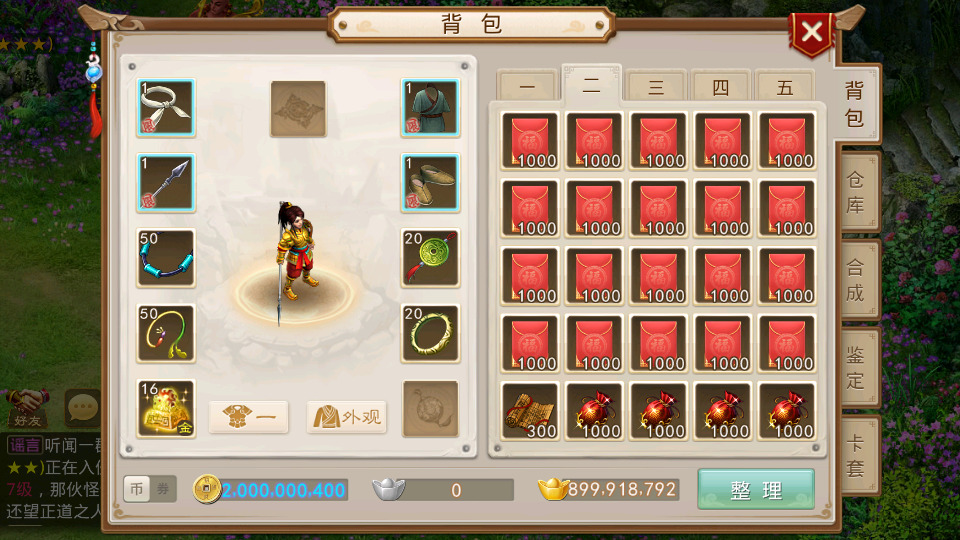Tap the 整理 sort button

pos(756,490)
